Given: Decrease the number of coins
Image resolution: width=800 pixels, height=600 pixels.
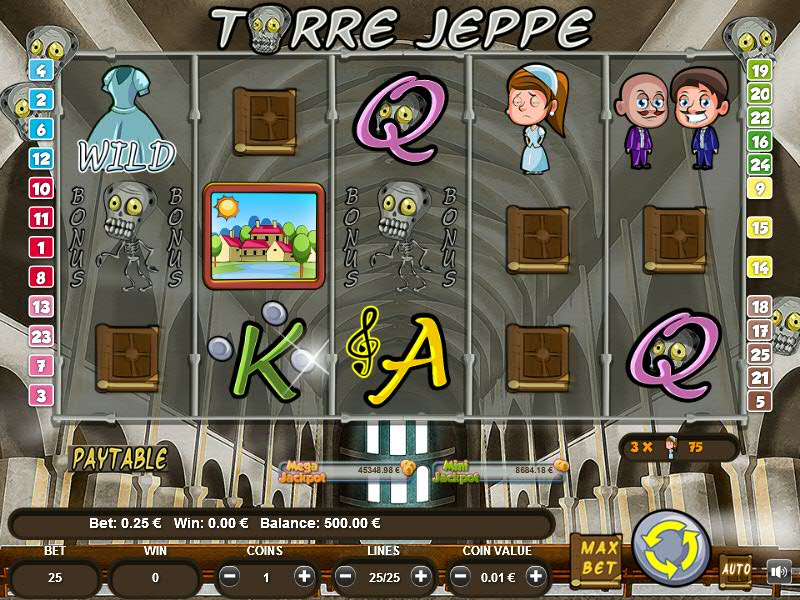Looking at the screenshot, I should tap(230, 577).
